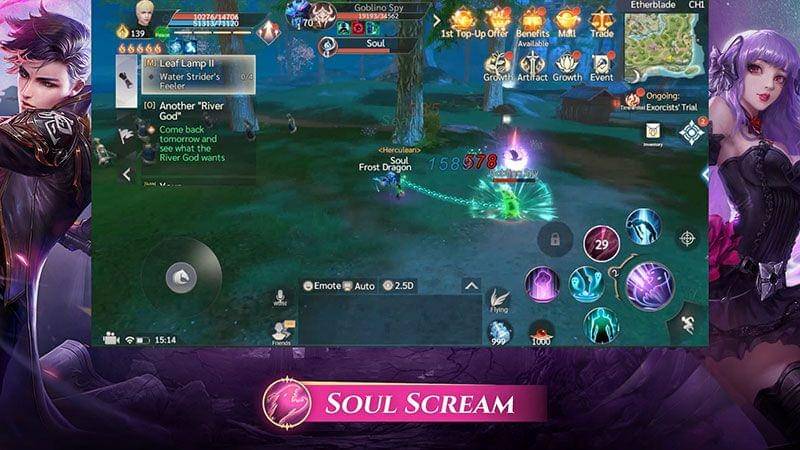Use the large purple main attack skill

651,283
